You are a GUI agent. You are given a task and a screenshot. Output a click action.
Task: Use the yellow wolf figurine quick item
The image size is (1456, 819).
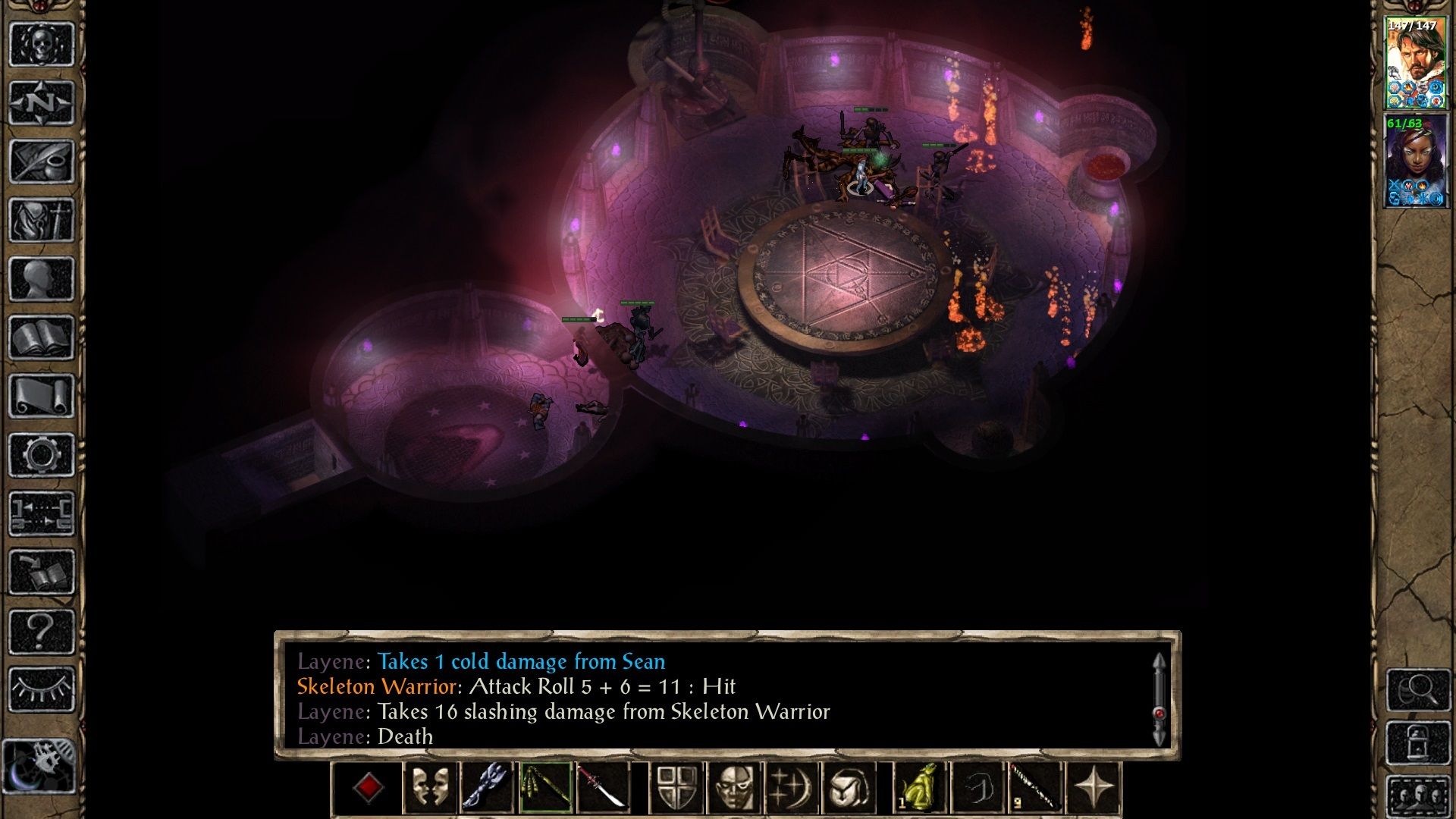921,788
